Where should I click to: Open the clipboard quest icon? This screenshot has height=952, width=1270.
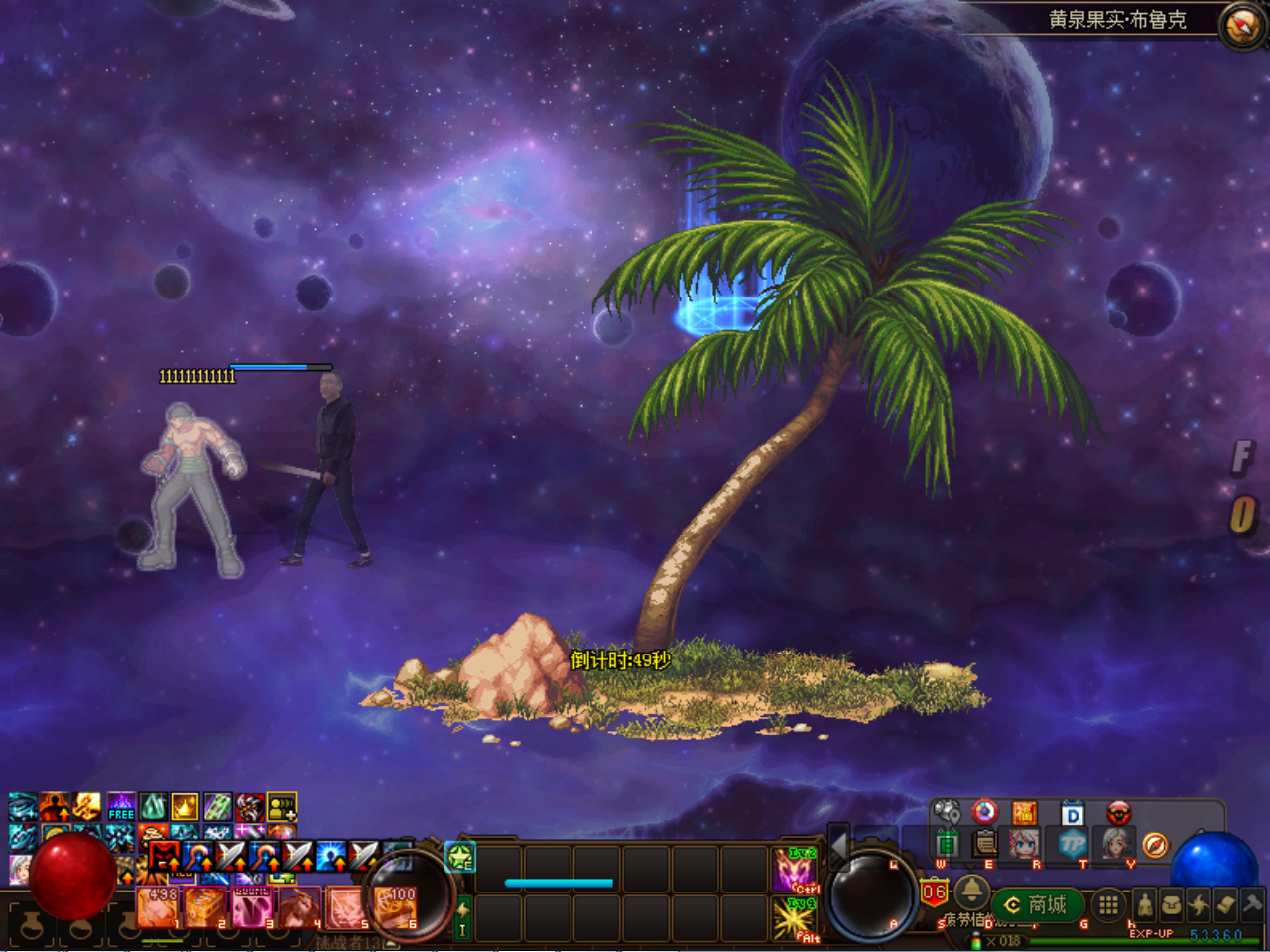[x=984, y=844]
